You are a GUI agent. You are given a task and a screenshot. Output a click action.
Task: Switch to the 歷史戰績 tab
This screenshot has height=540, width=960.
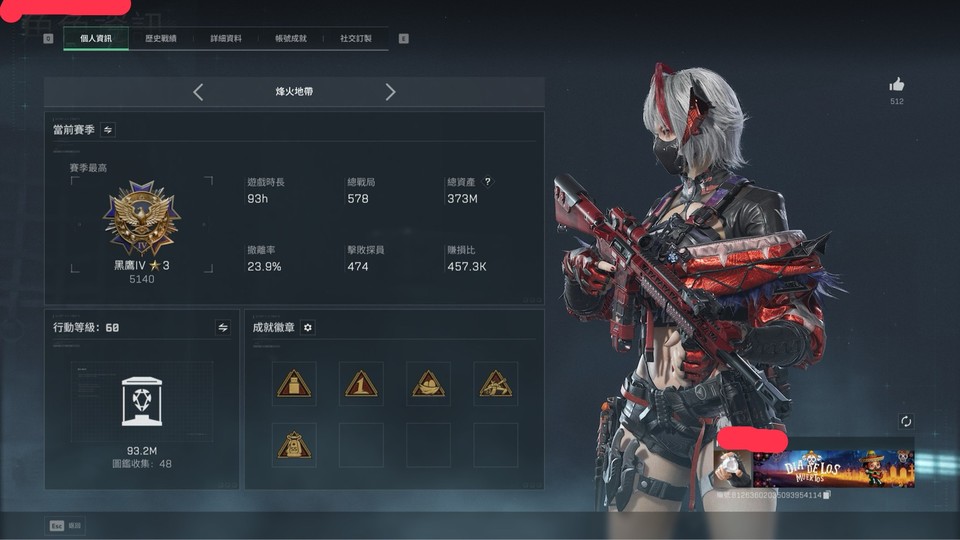[160, 39]
